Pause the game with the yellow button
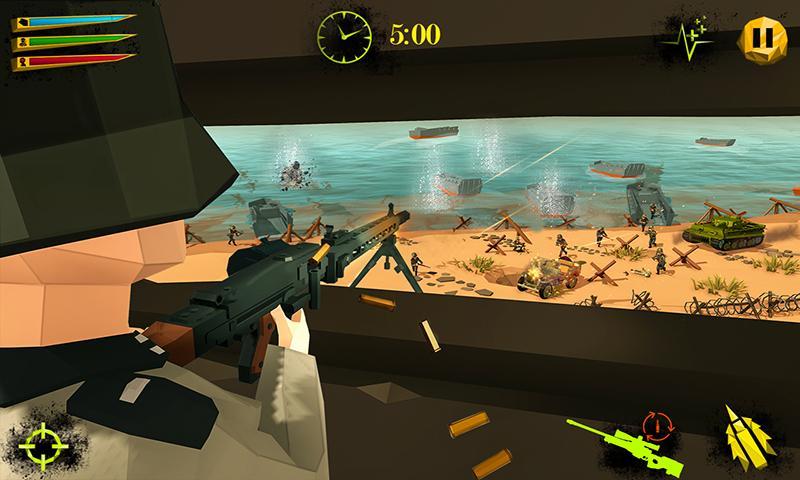This screenshot has height=480, width=800. (x=757, y=37)
